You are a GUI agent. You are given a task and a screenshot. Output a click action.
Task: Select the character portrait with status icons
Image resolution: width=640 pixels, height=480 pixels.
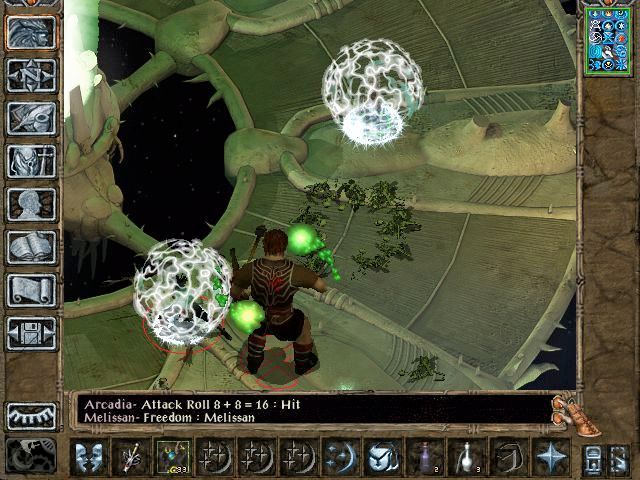point(606,41)
